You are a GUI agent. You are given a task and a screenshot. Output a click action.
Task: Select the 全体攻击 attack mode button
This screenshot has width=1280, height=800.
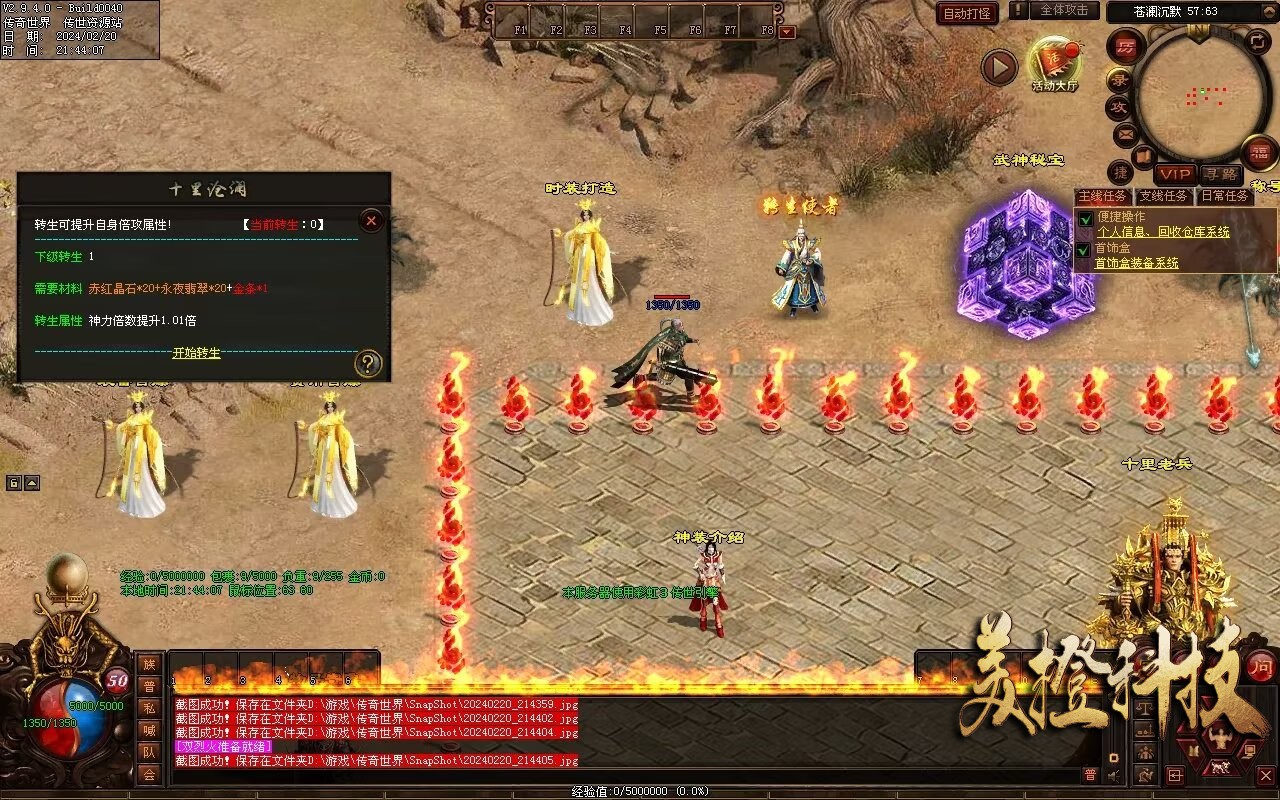(x=1064, y=10)
